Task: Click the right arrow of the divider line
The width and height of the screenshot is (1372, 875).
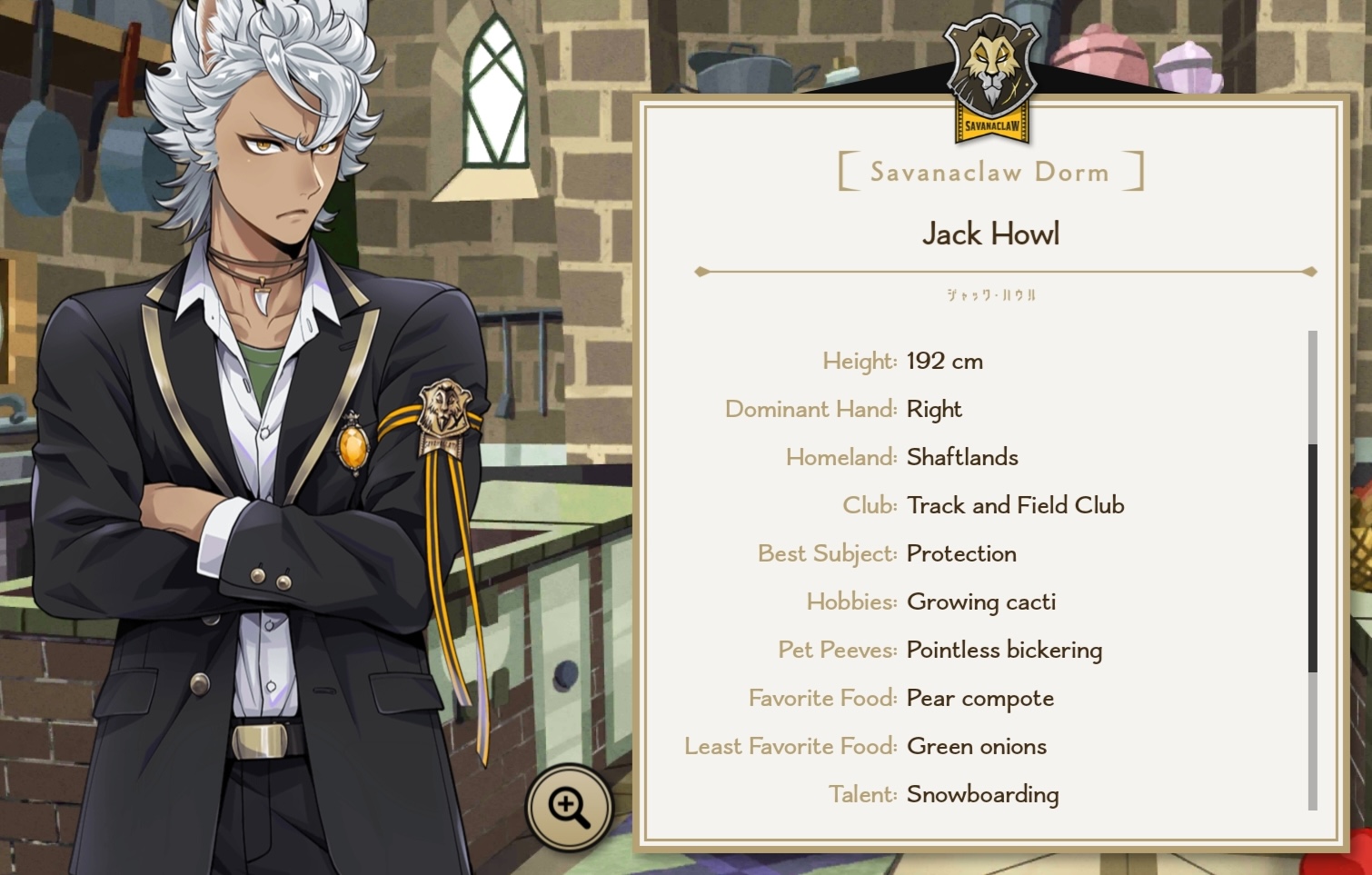Action: point(1311,270)
